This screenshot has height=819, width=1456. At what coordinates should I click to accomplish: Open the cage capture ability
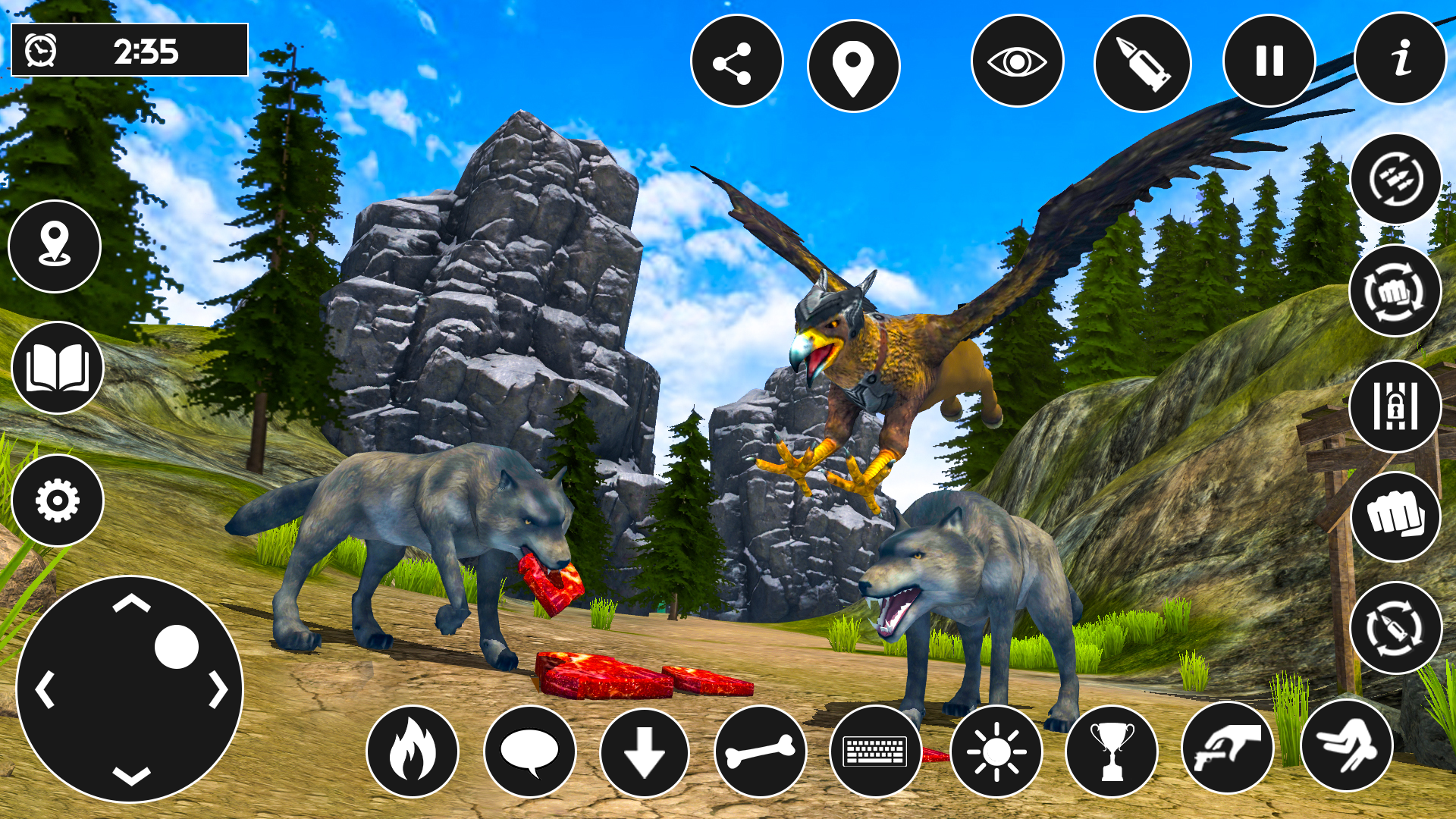(x=1396, y=407)
